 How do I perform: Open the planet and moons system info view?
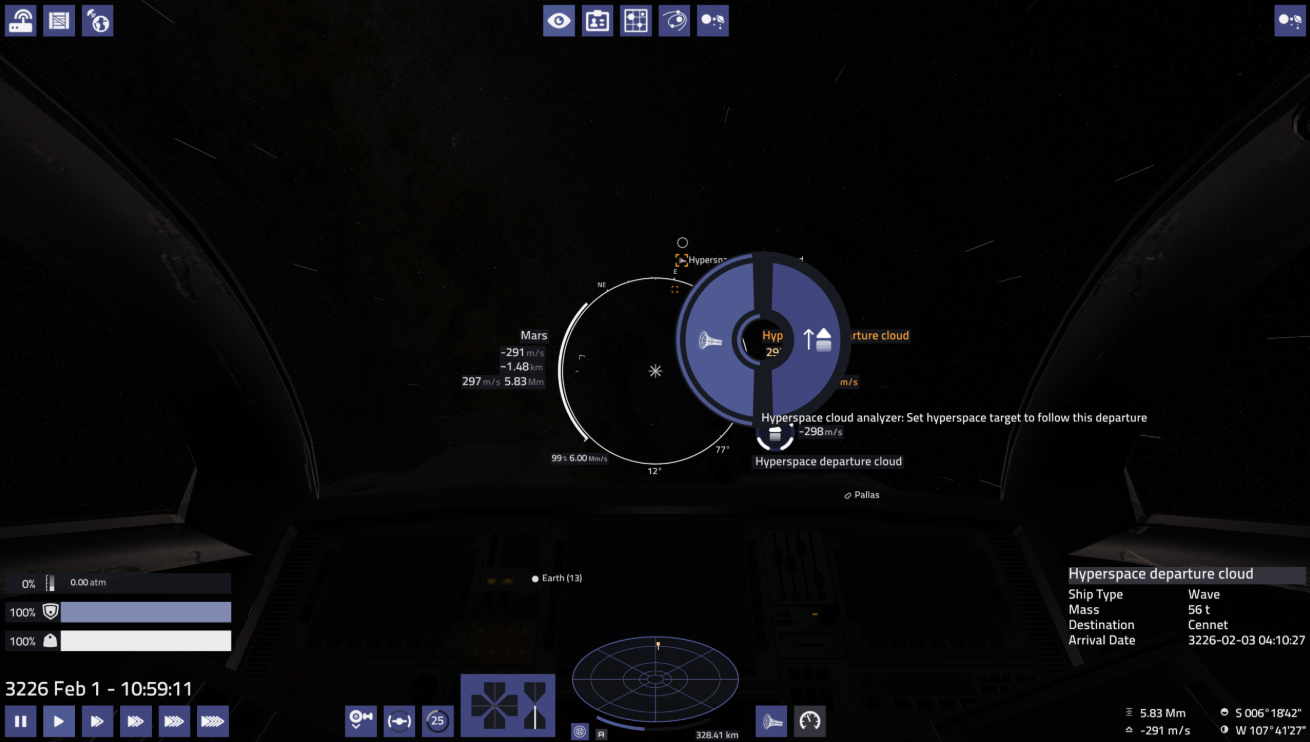713,20
